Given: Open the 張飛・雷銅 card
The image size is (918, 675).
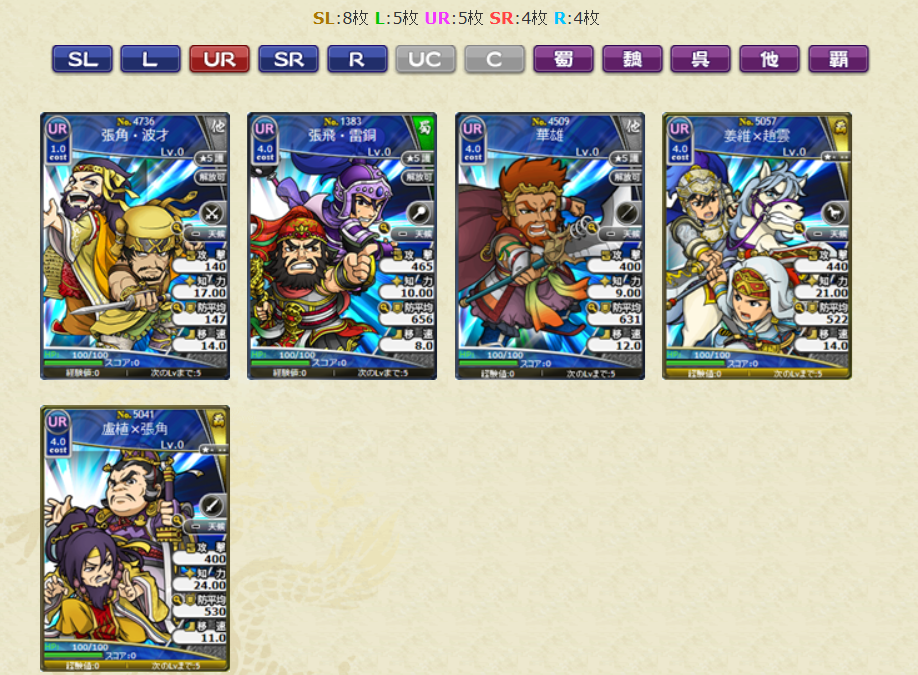Looking at the screenshot, I should (x=342, y=246).
